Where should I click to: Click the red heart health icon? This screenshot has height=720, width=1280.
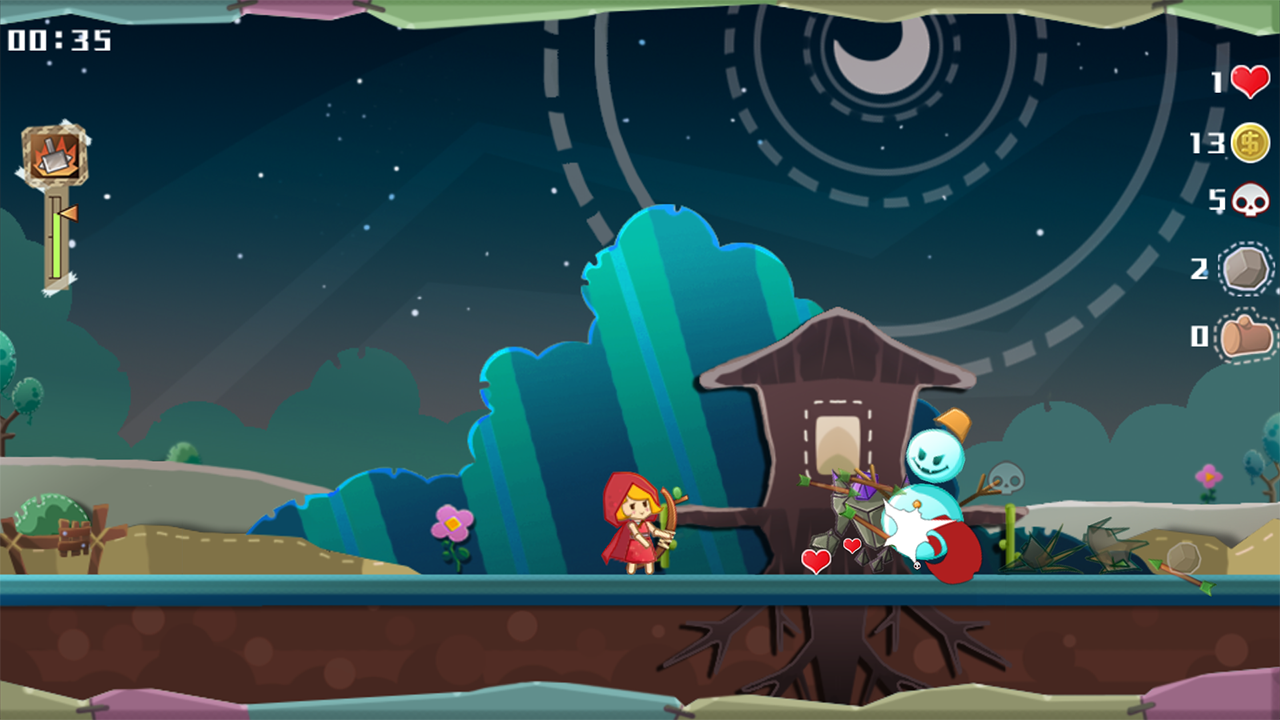[1248, 83]
